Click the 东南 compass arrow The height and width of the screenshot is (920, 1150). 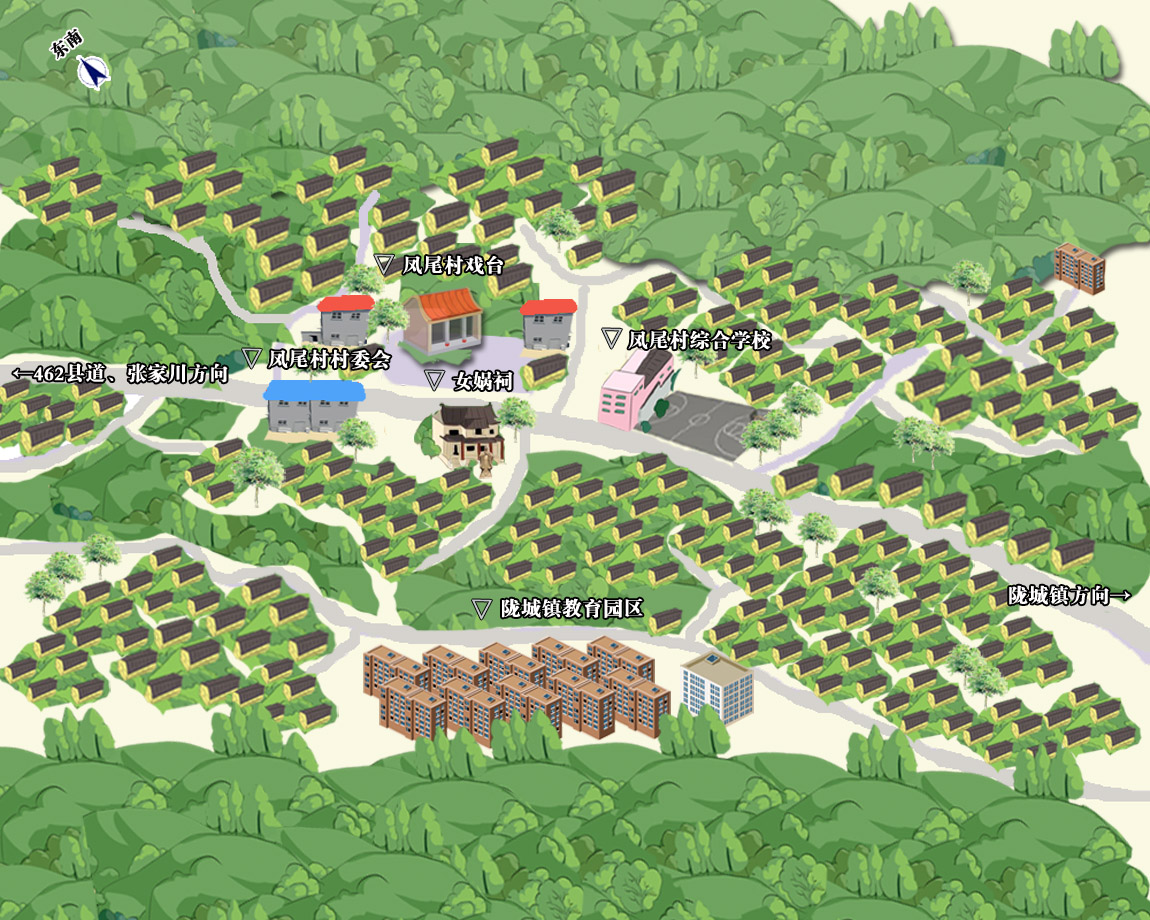coord(93,72)
